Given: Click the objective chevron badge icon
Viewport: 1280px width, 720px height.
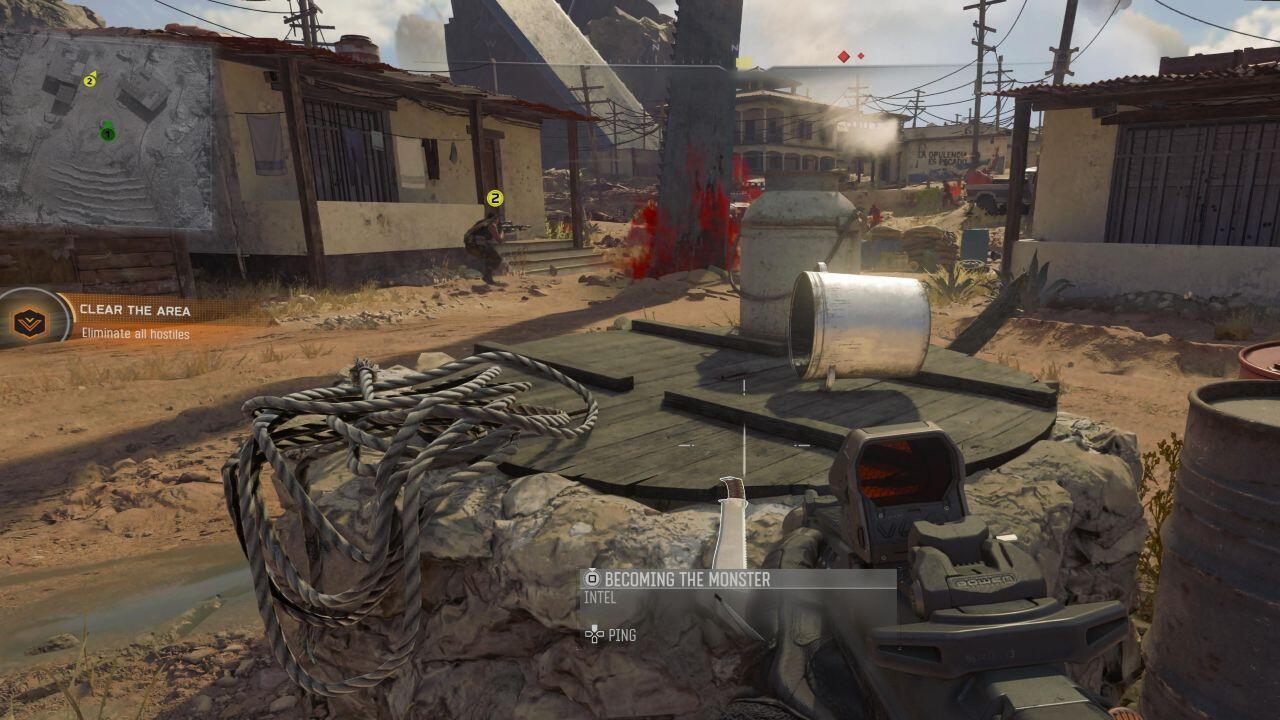Looking at the screenshot, I should coord(30,321).
